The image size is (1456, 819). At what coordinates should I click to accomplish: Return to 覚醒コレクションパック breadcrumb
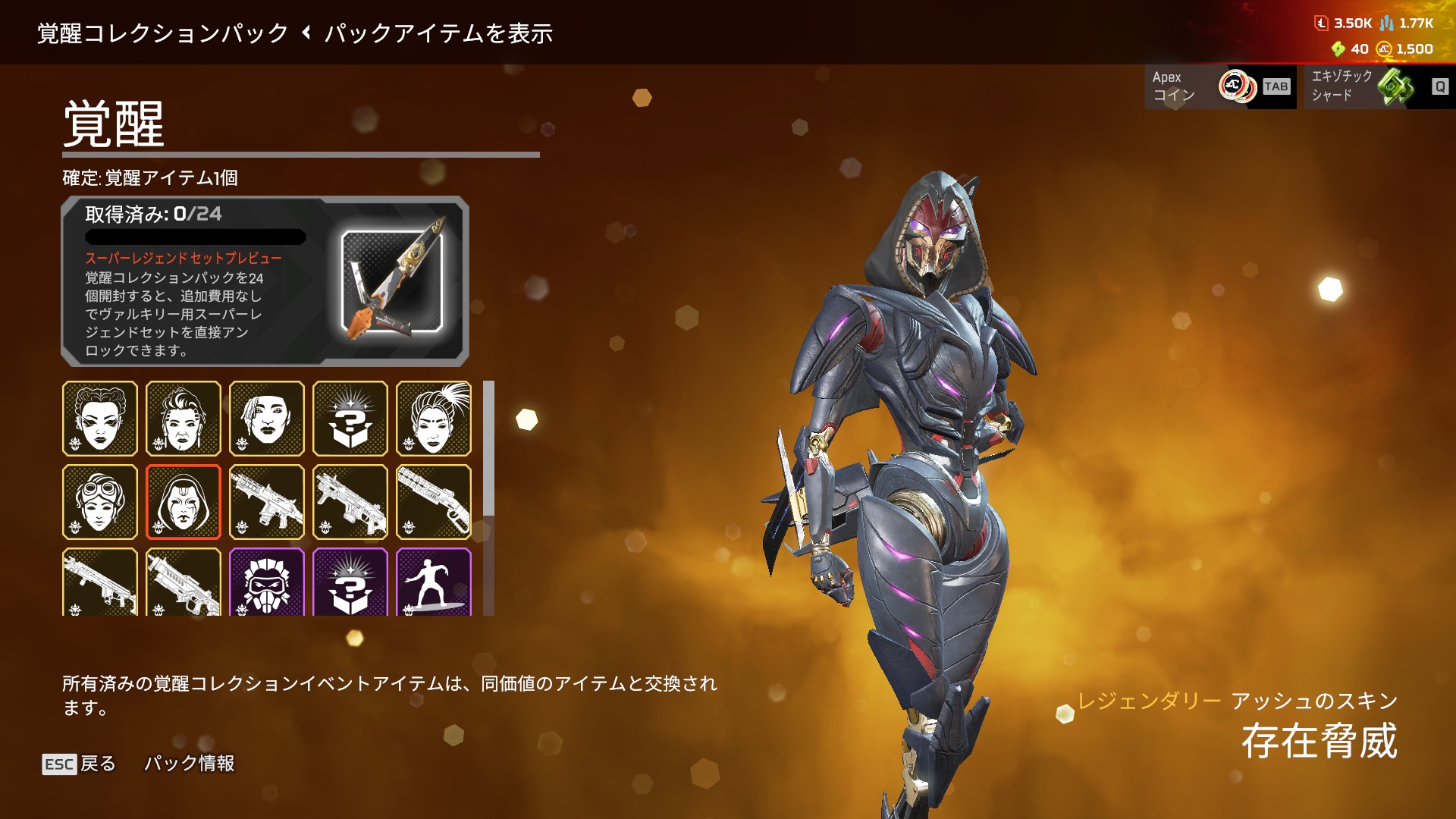tap(163, 33)
